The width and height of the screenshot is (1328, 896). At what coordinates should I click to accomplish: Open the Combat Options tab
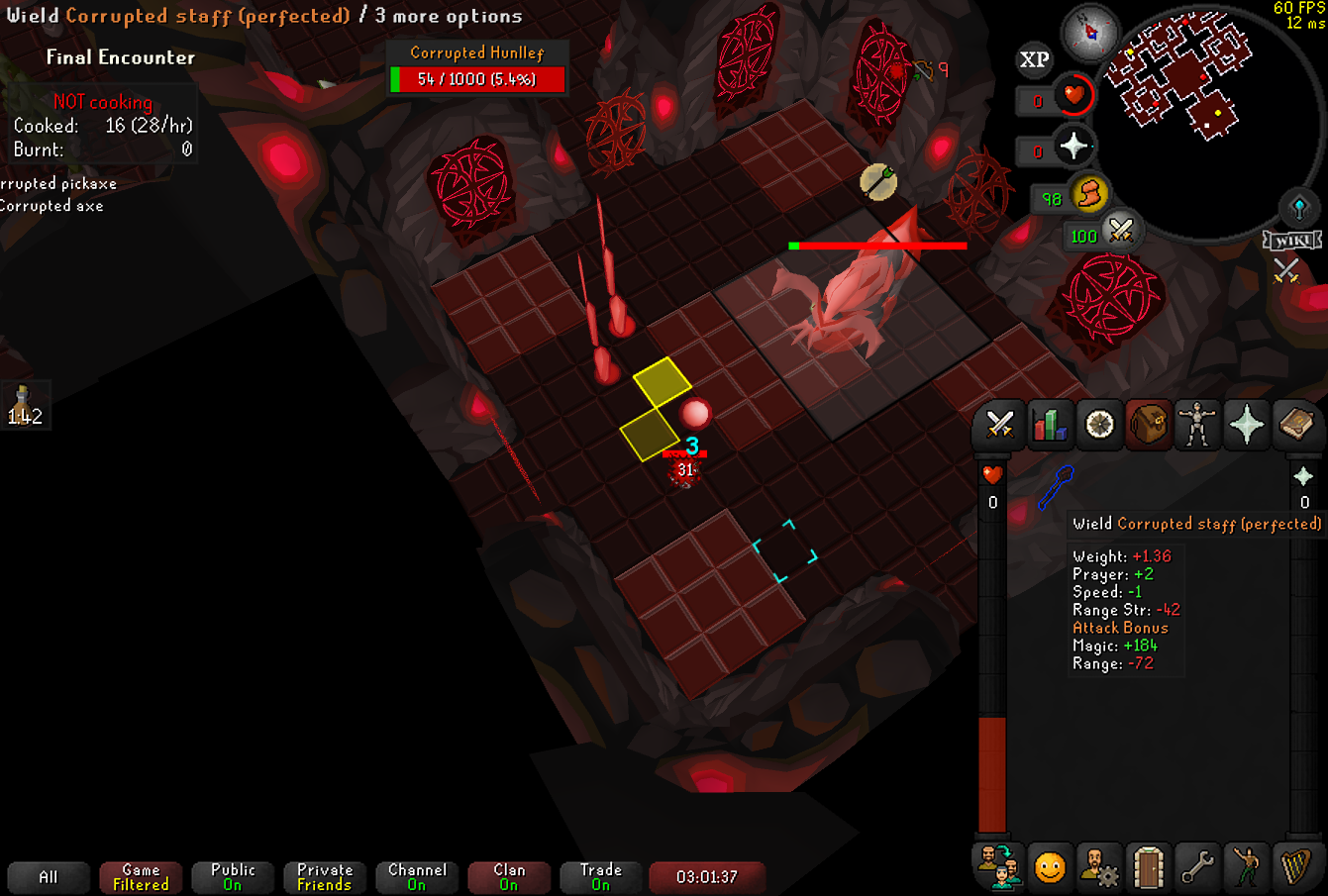click(999, 425)
